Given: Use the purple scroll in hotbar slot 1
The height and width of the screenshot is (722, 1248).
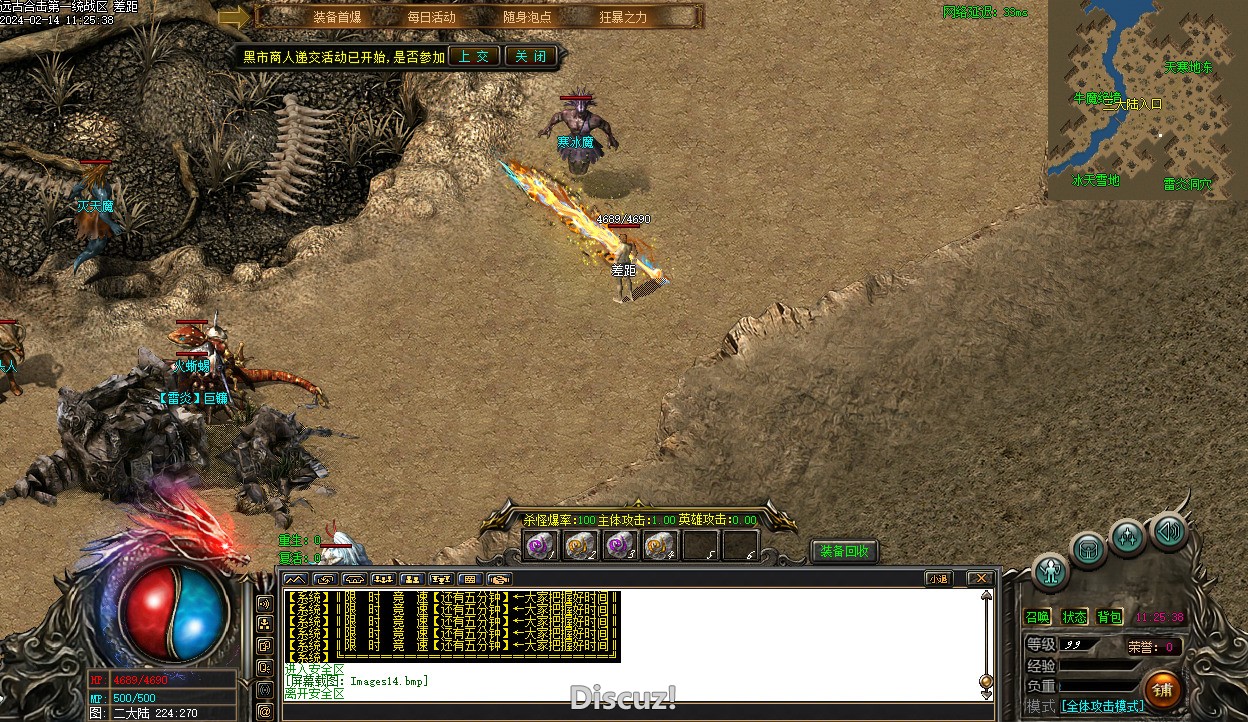Looking at the screenshot, I should pos(541,545).
